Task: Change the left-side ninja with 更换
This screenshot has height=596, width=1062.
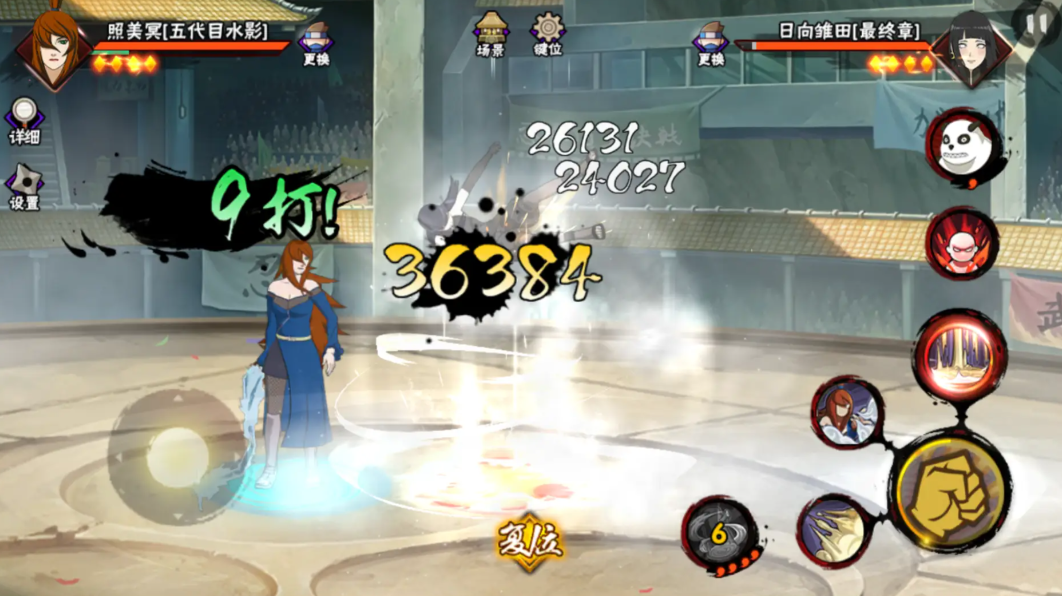Action: [316, 43]
